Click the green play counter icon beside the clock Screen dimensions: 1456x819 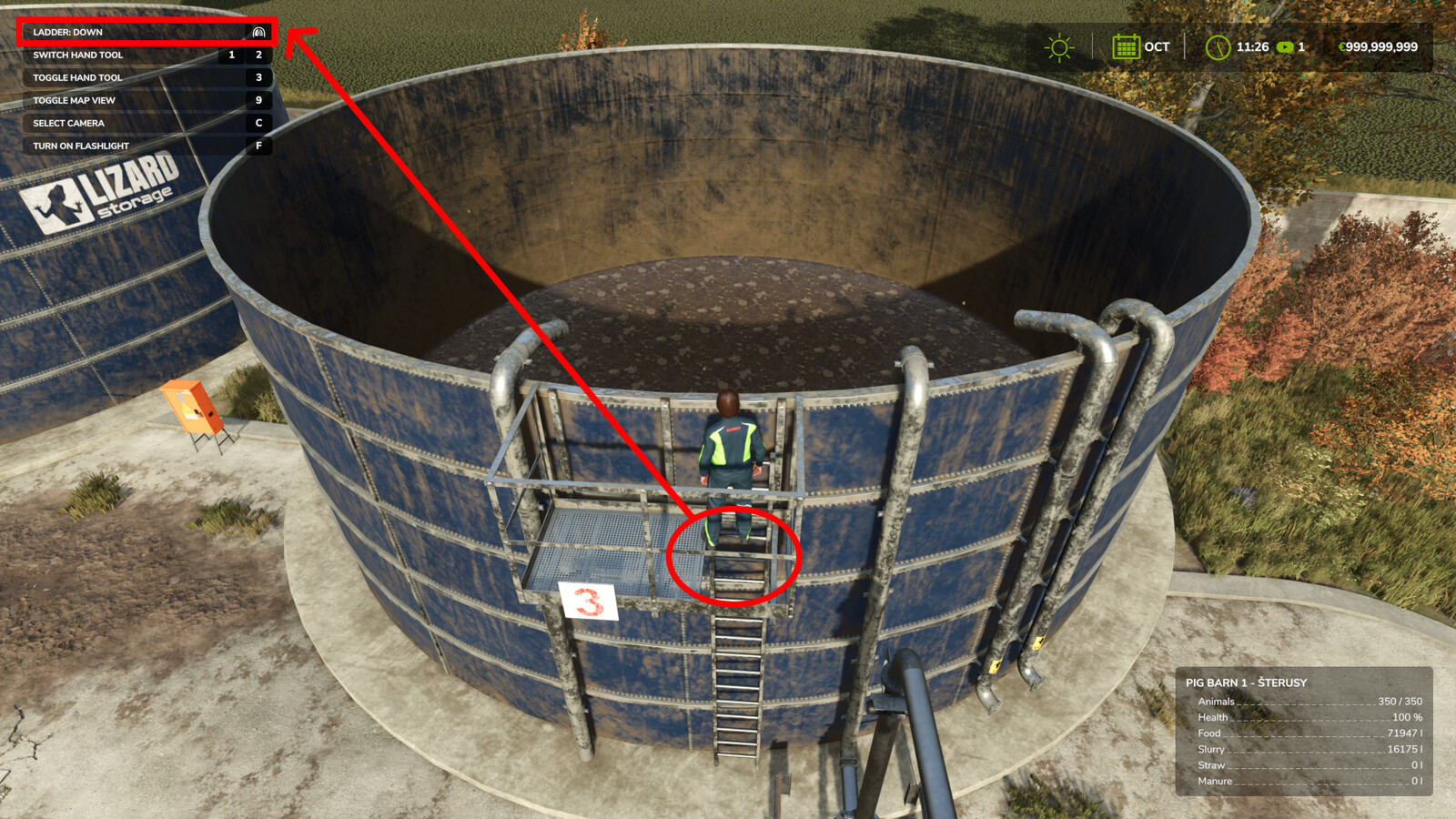[x=1286, y=47]
